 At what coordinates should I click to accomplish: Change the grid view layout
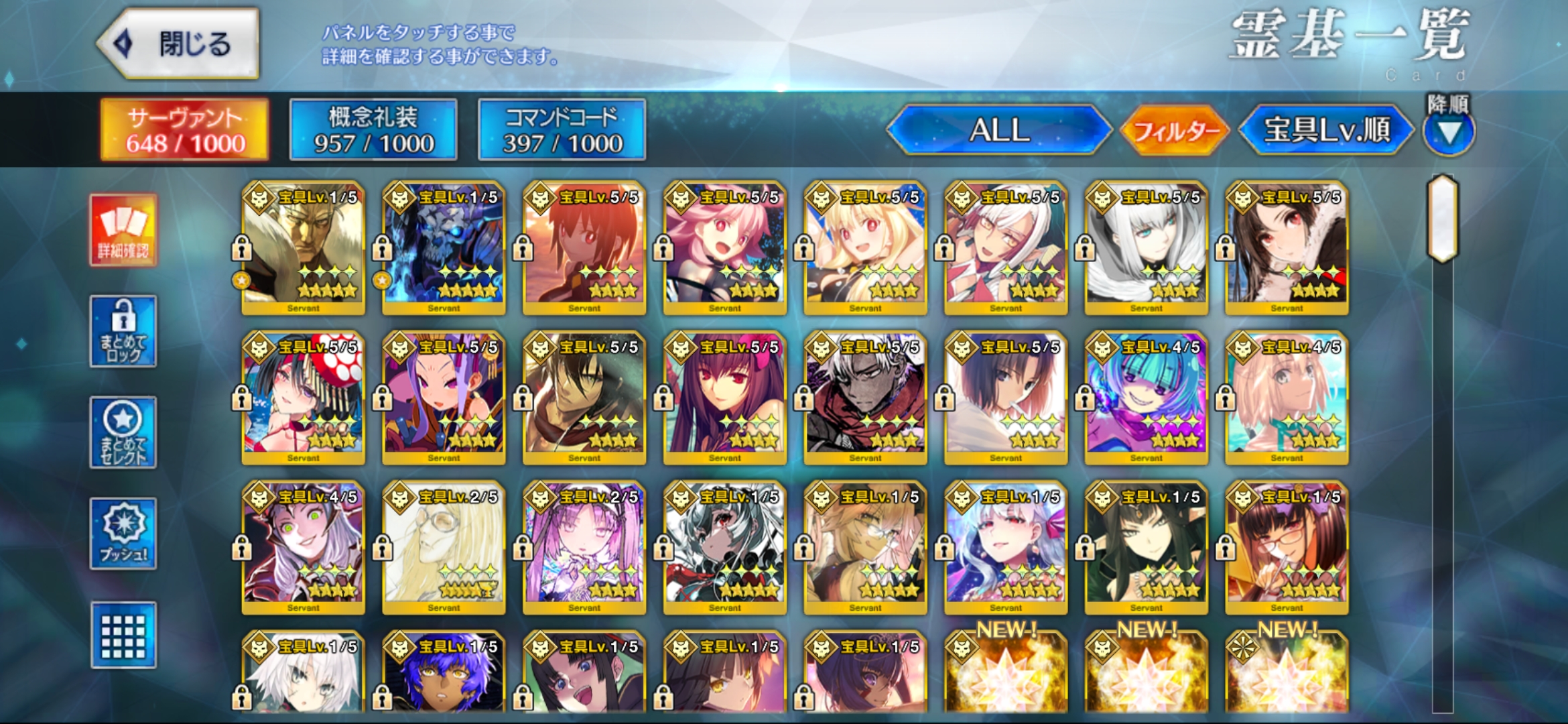coord(123,635)
